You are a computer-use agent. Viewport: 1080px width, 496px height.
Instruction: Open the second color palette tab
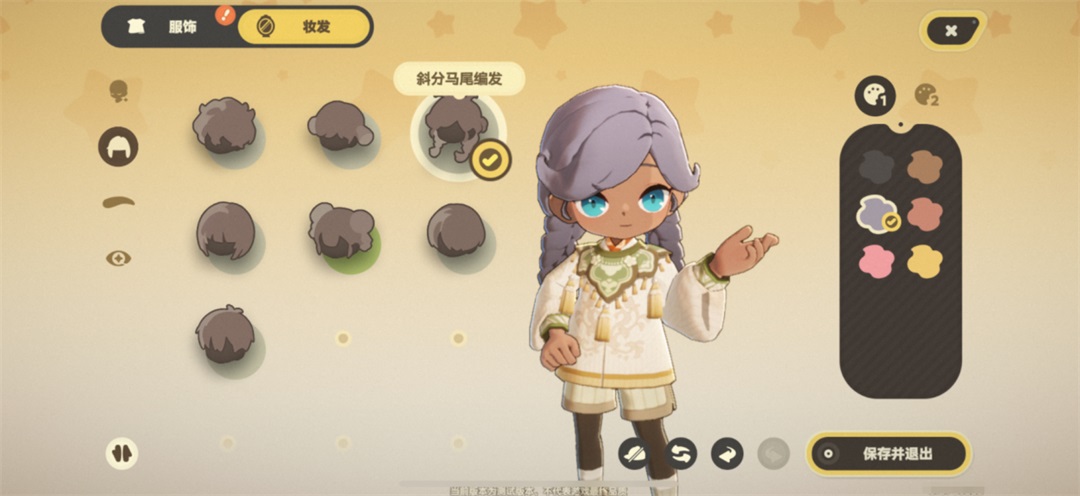927,95
